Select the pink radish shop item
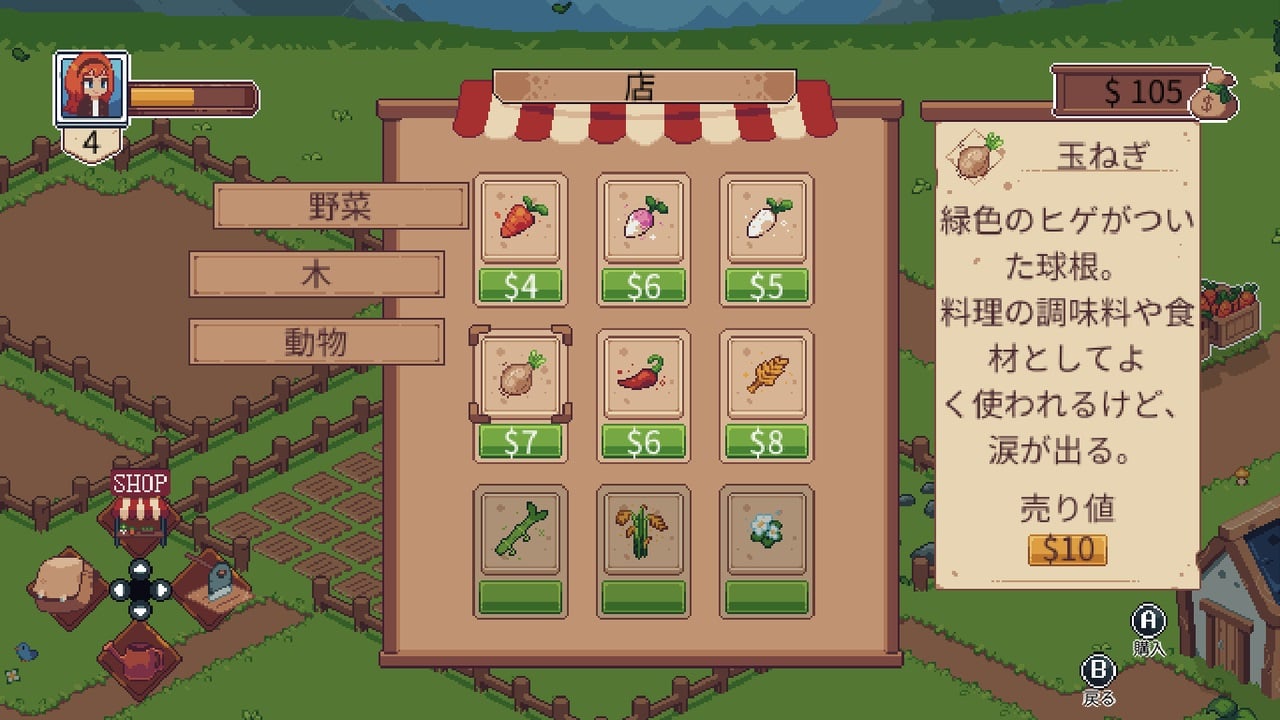1280x720 pixels. pos(644,219)
